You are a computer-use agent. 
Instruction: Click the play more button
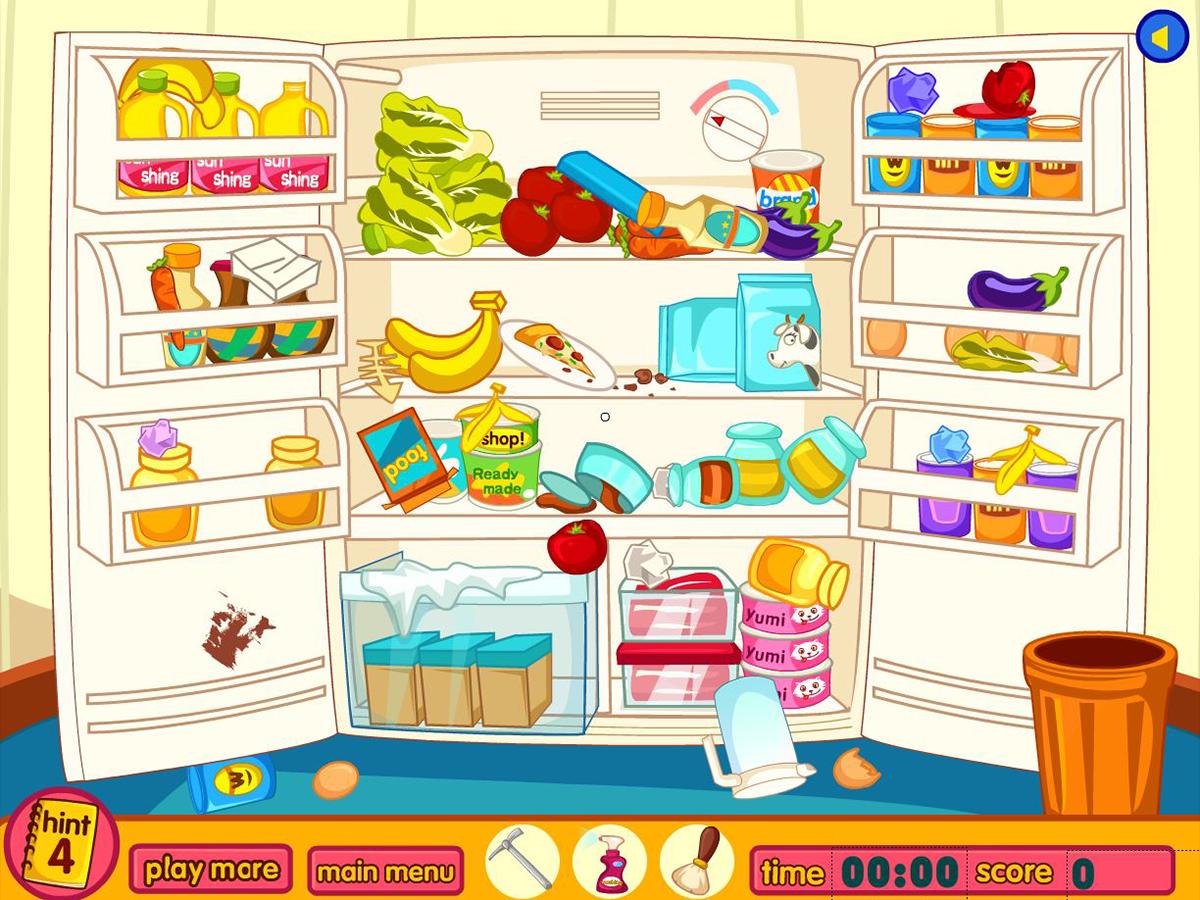(211, 869)
